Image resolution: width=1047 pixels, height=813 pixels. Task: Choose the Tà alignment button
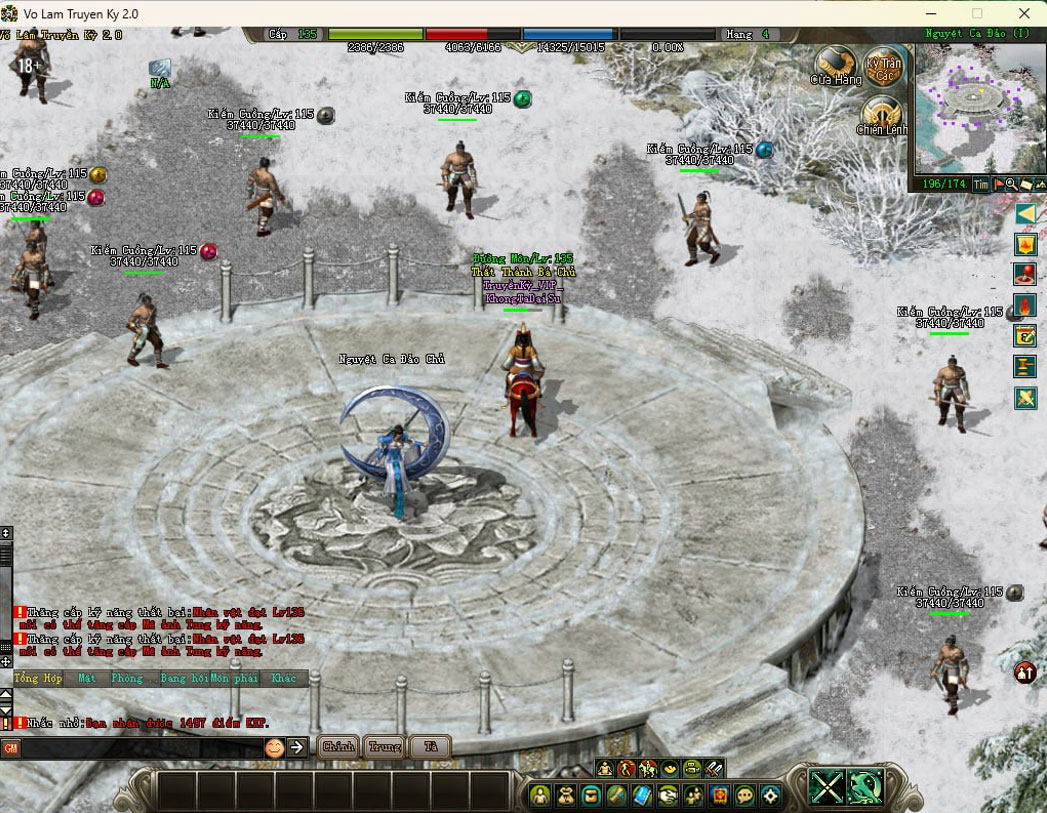coord(430,747)
